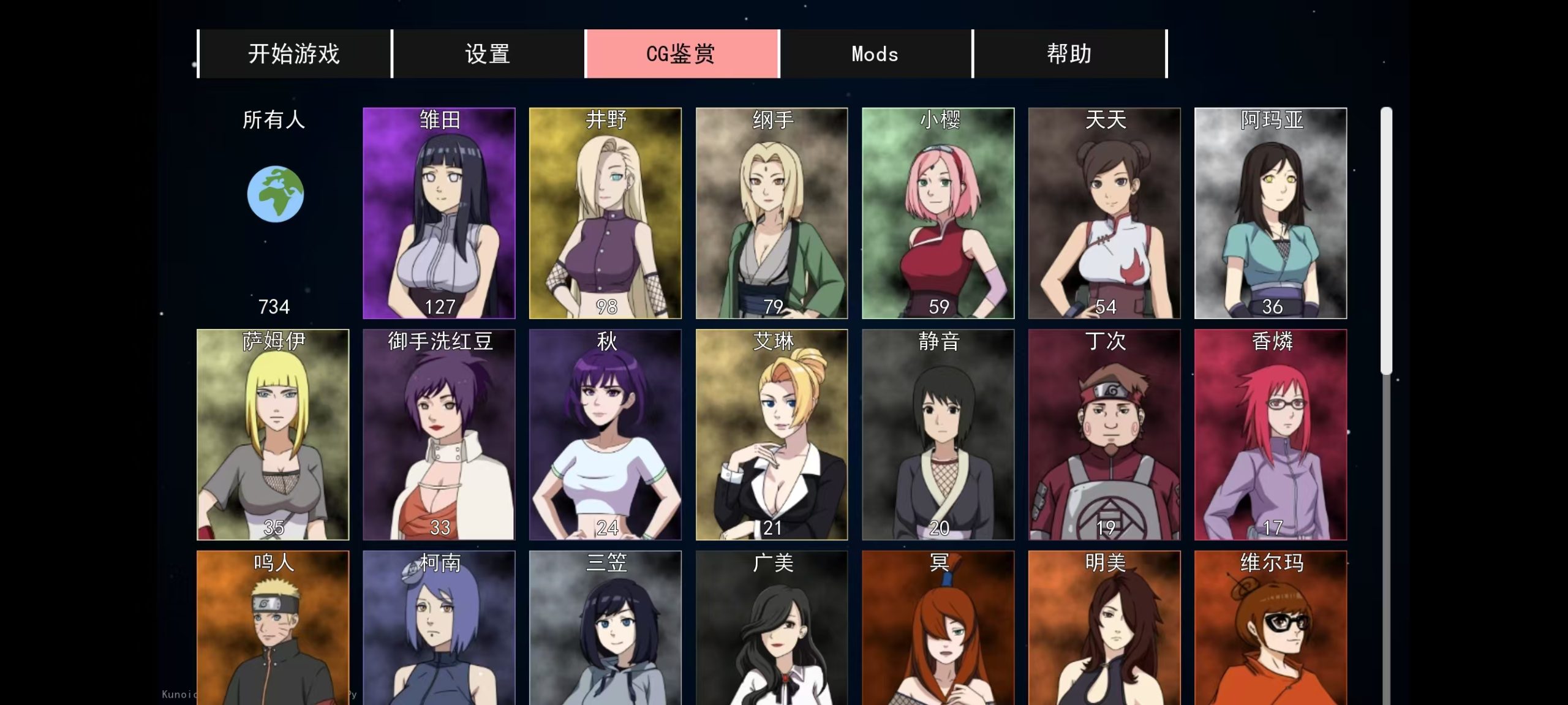
Task: Select the 艾琳 gallery card
Action: tap(772, 435)
